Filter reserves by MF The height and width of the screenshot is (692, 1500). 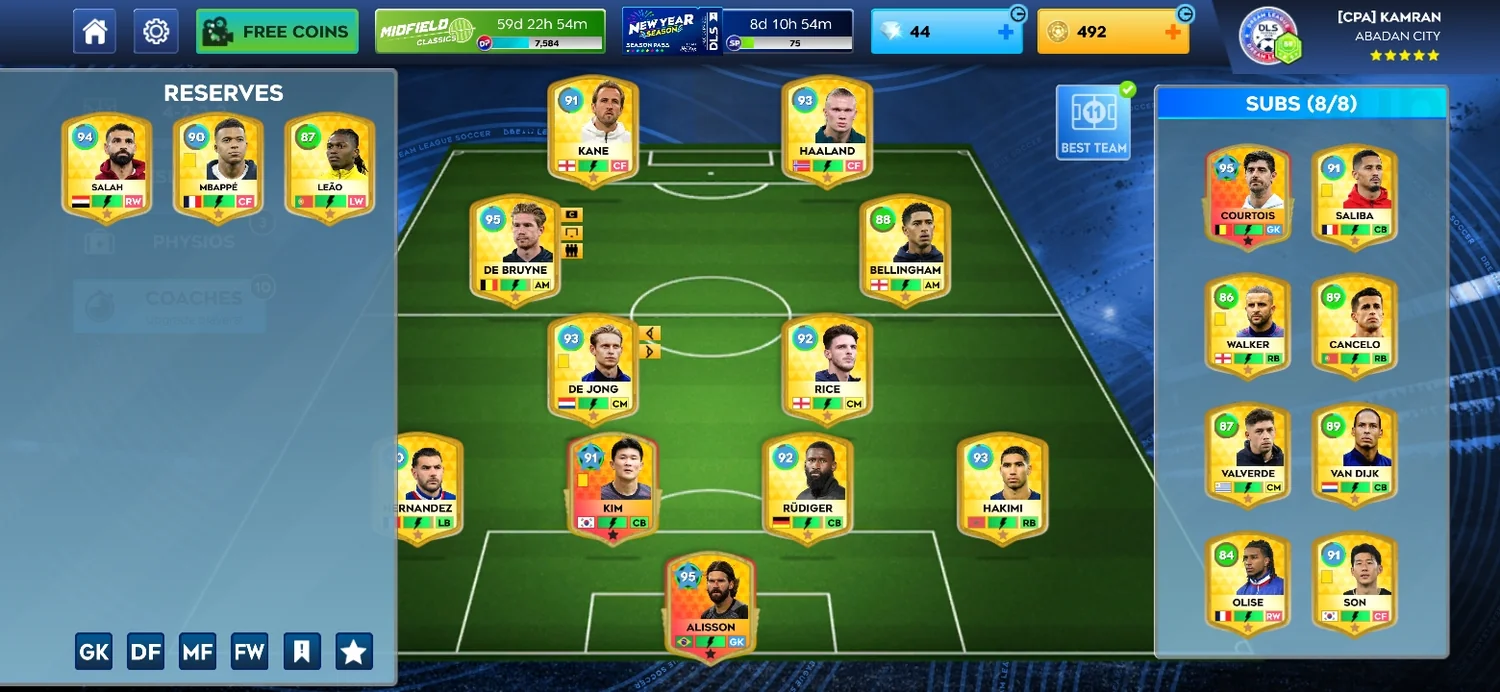click(198, 652)
